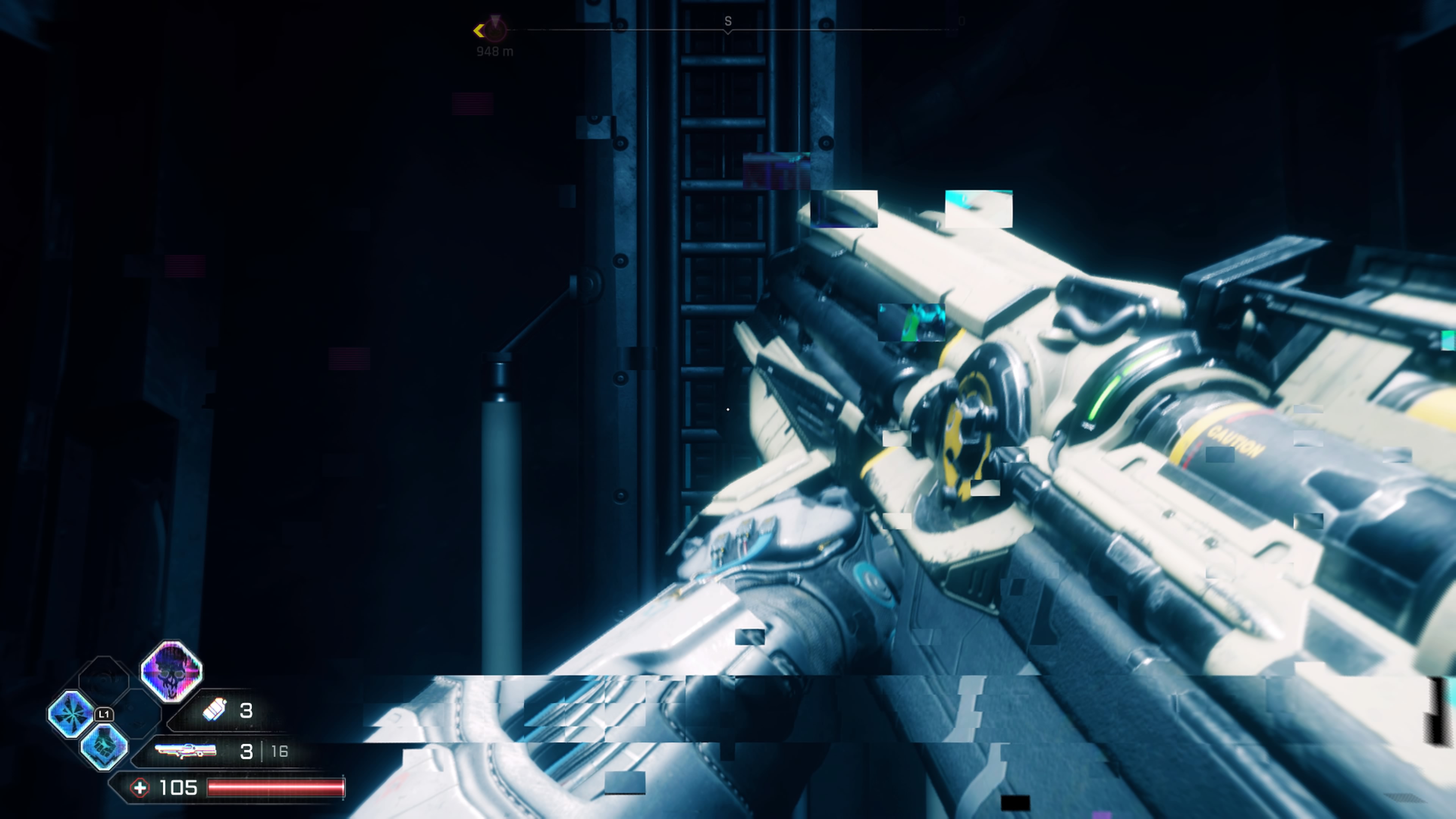
Task: Use the blue fist slam ability
Action: [105, 746]
